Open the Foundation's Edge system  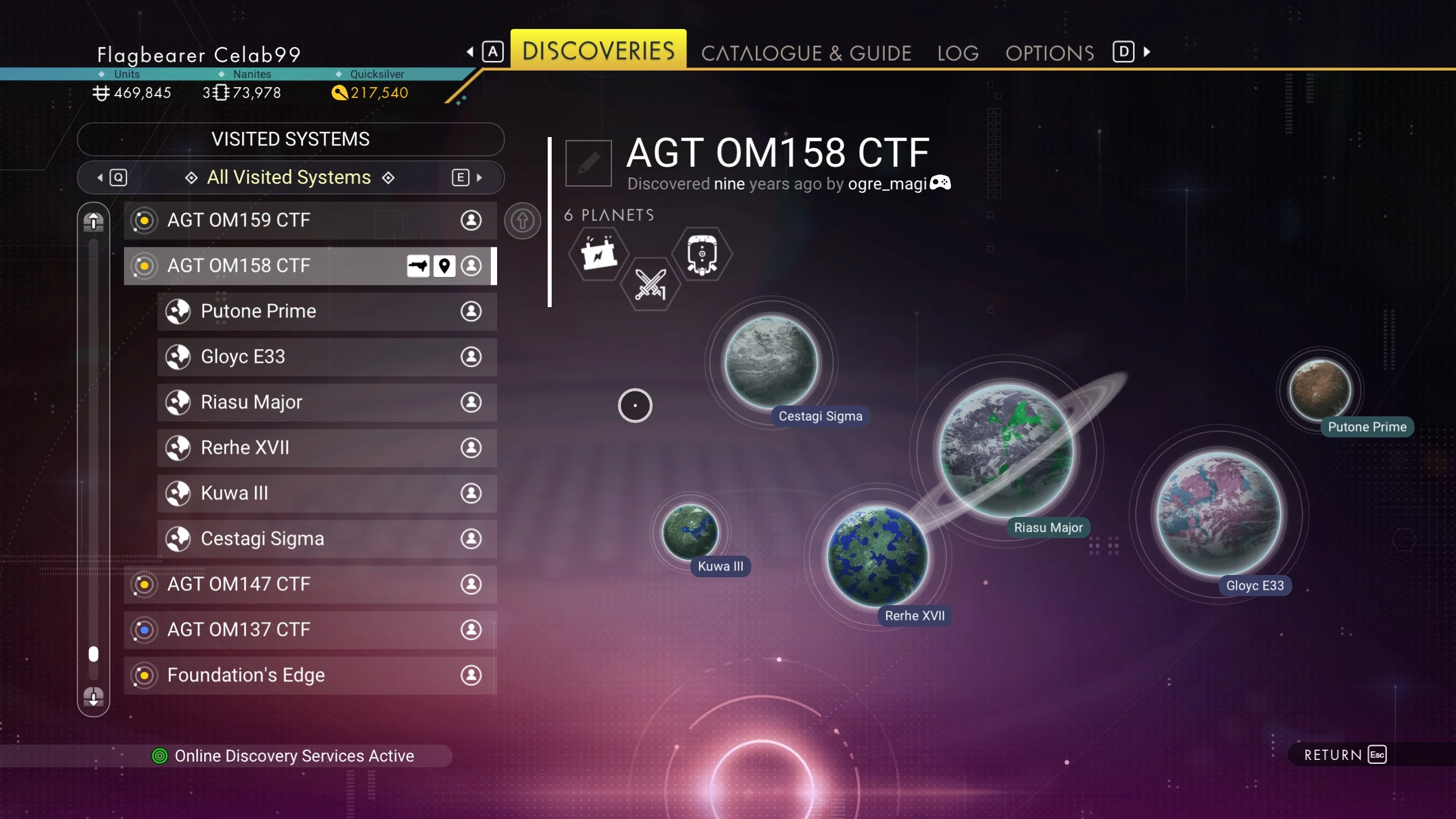[310, 675]
